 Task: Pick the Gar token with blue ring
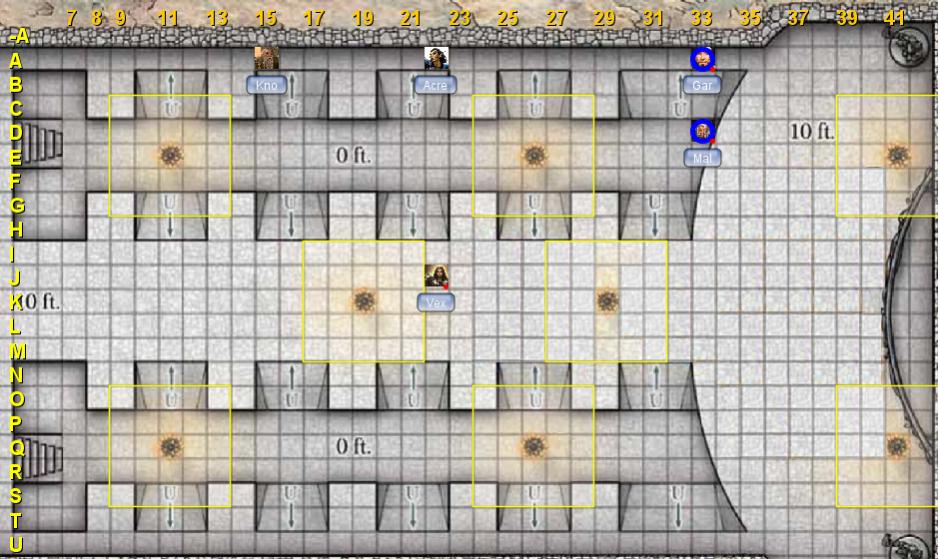[702, 60]
